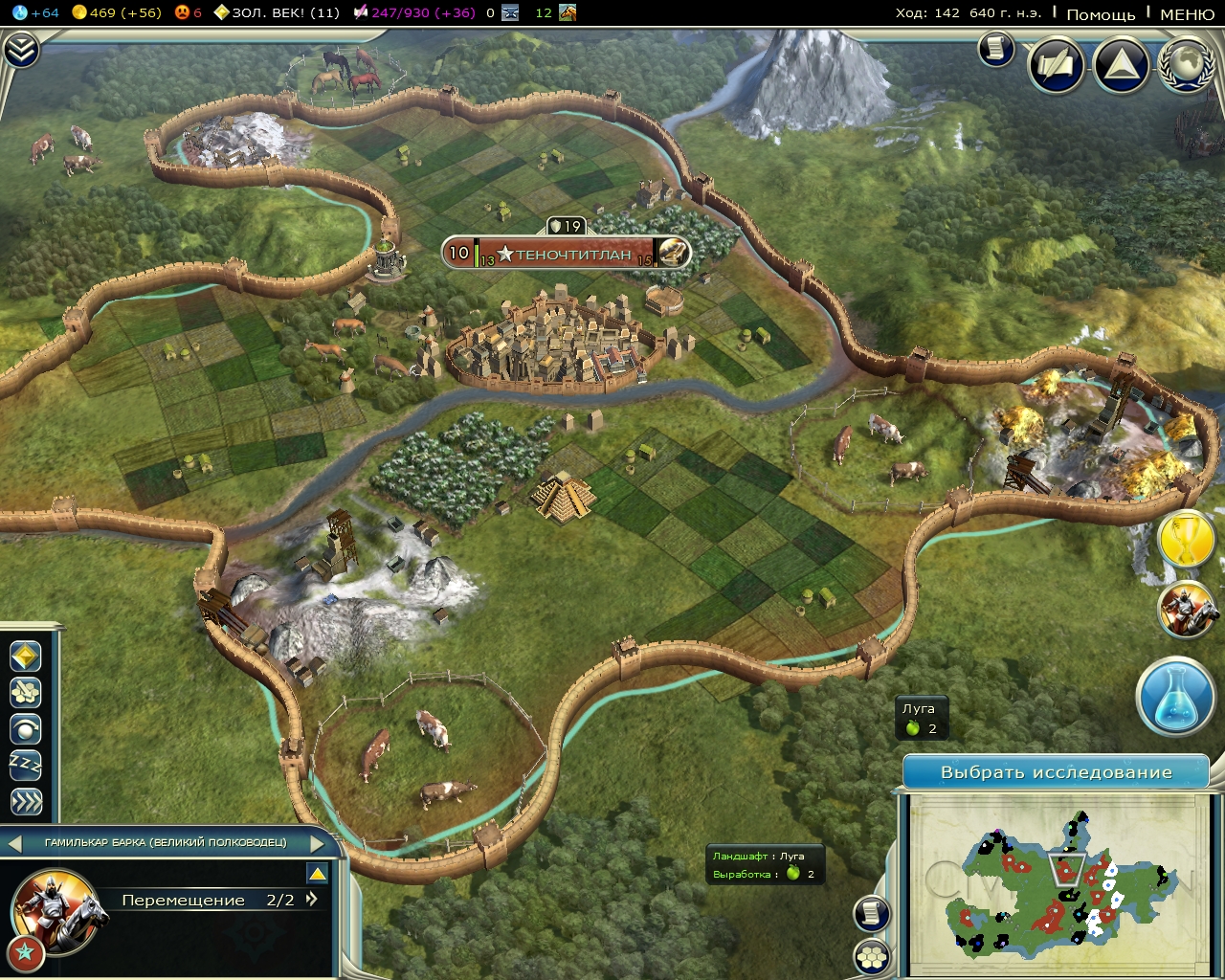Expand the Перемещение details chevron

point(309,900)
